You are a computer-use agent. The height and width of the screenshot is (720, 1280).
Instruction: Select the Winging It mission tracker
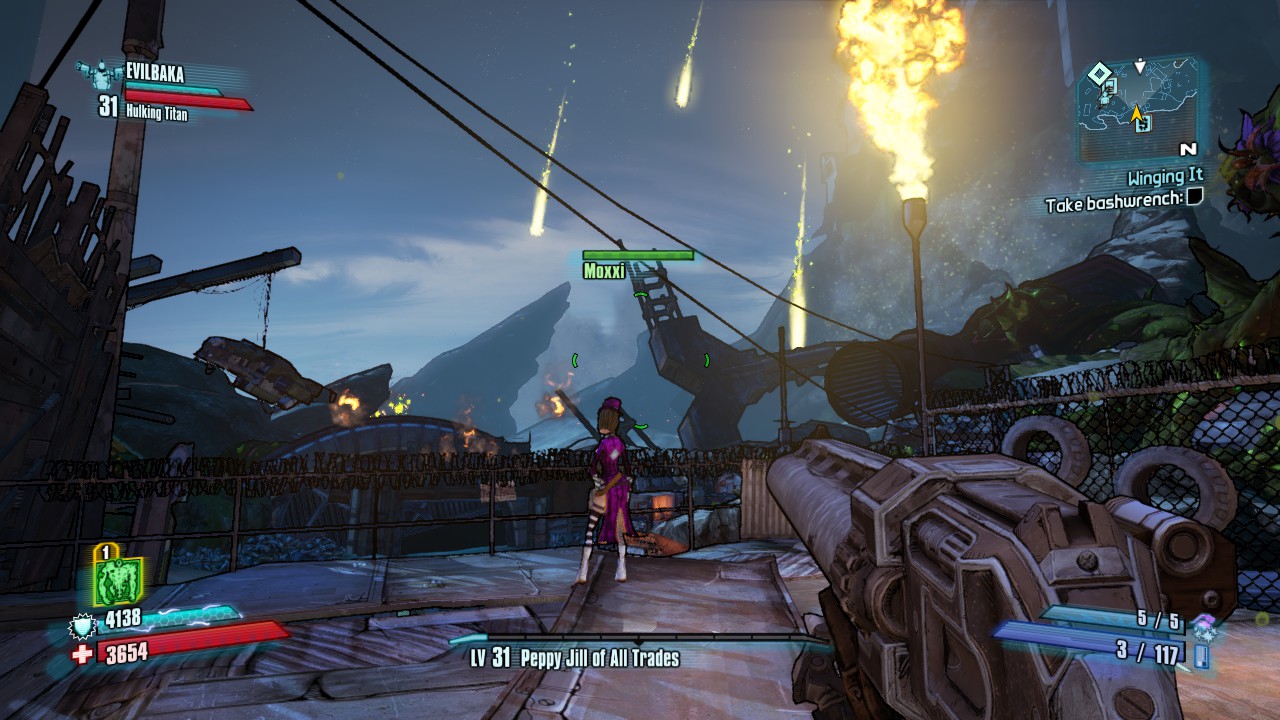tap(1165, 178)
